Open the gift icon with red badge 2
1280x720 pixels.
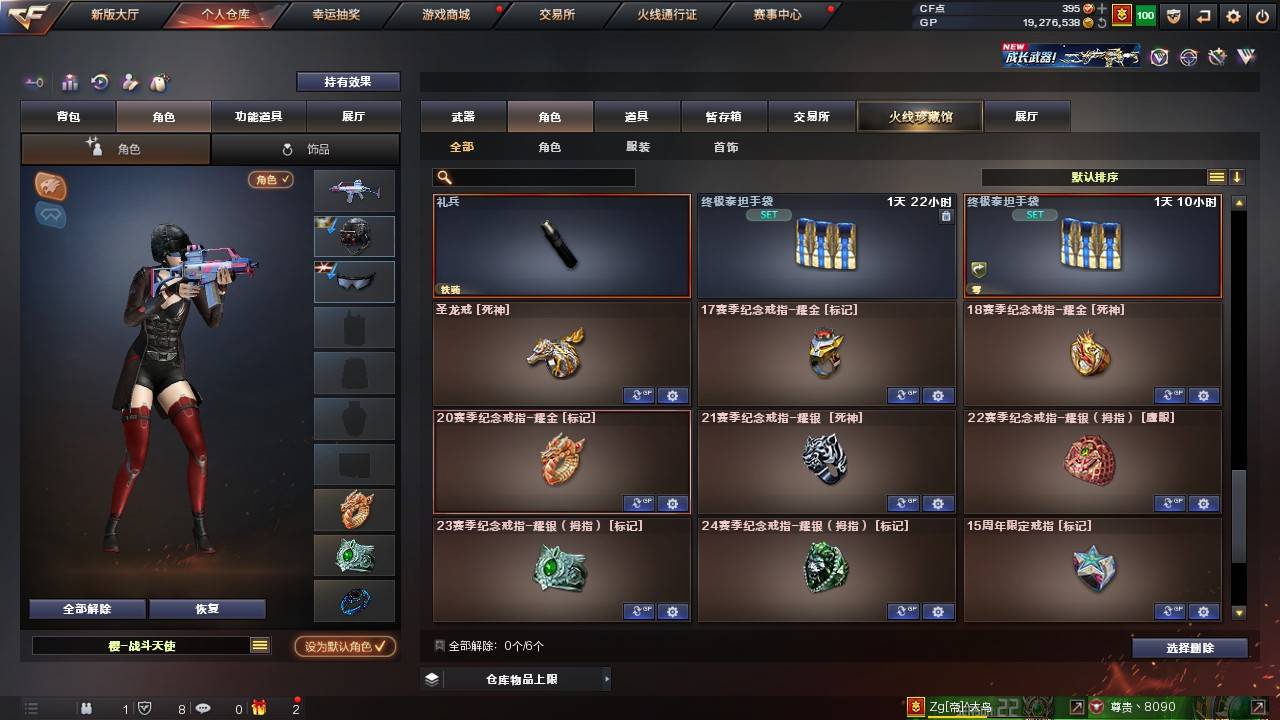[x=260, y=708]
